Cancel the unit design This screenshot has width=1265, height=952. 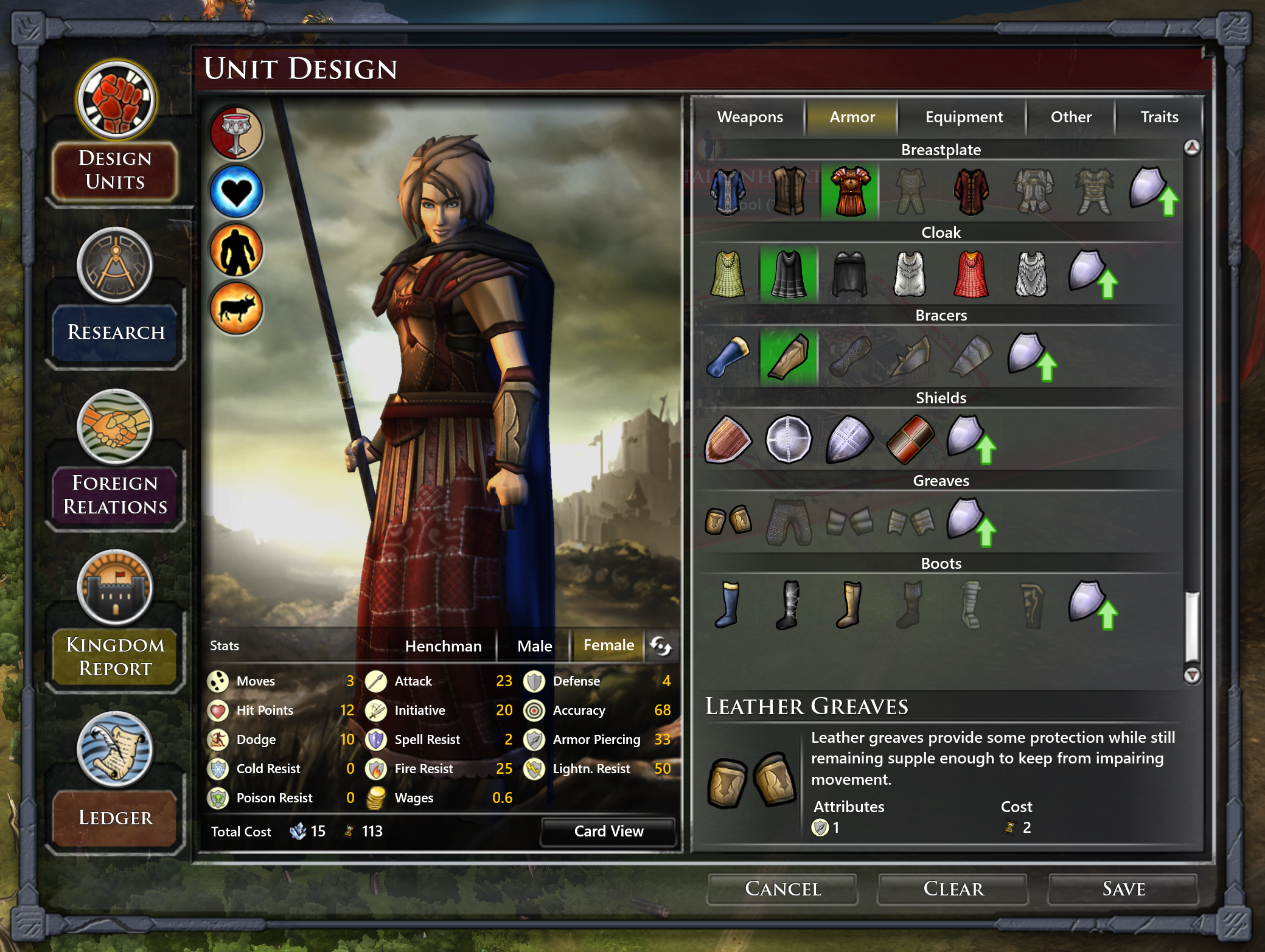782,889
